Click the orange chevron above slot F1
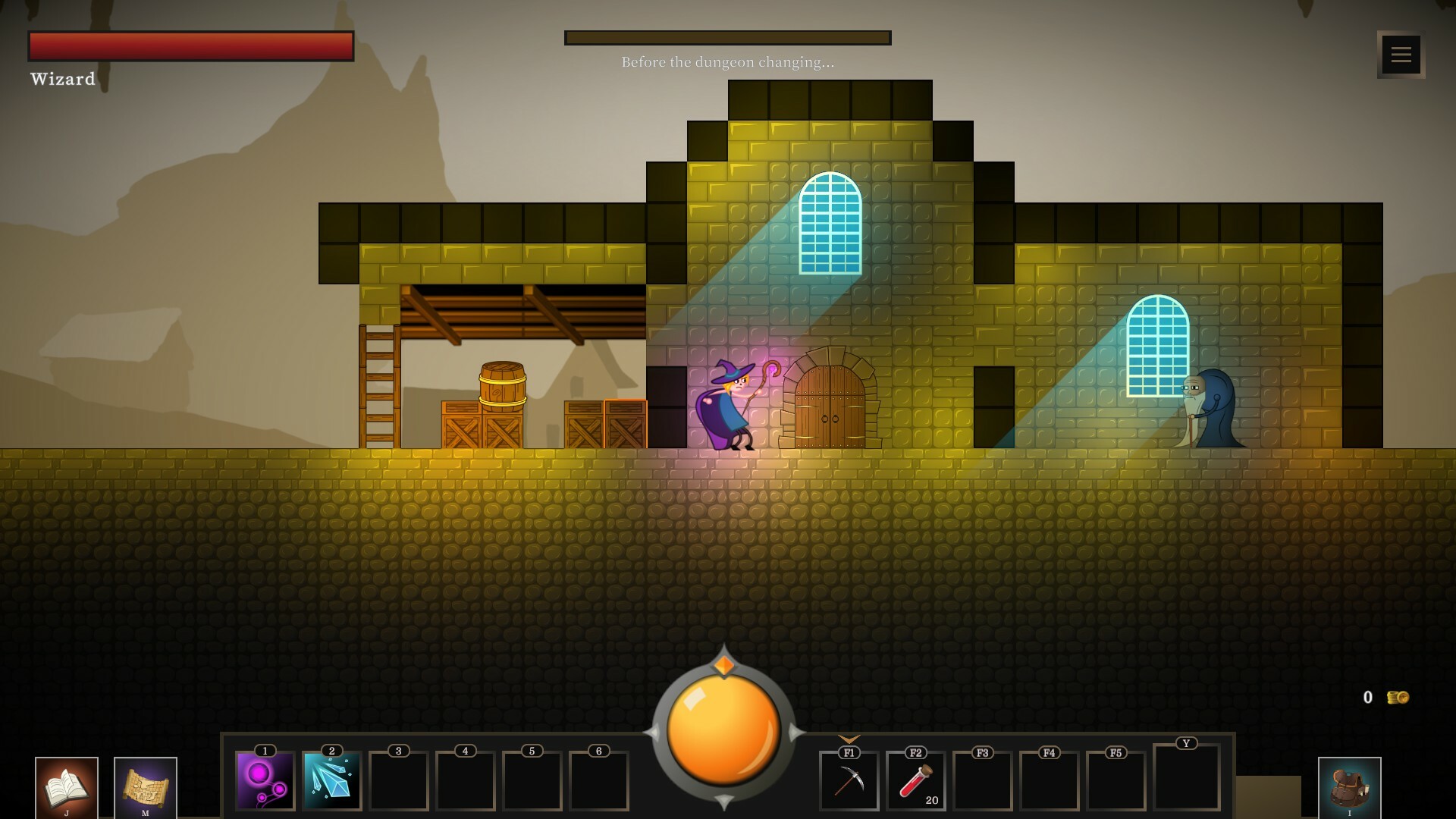Image resolution: width=1456 pixels, height=819 pixels. [x=849, y=739]
